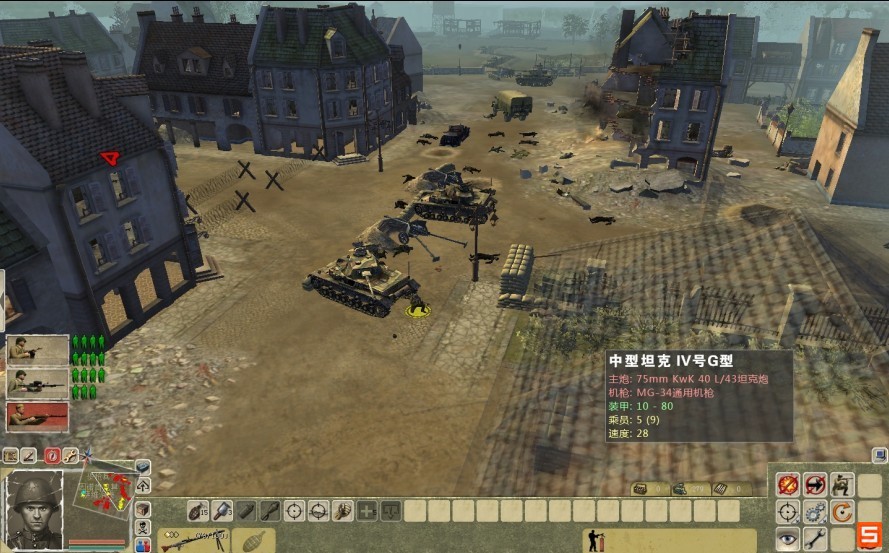Set the crouching soldier stance

tap(843, 485)
